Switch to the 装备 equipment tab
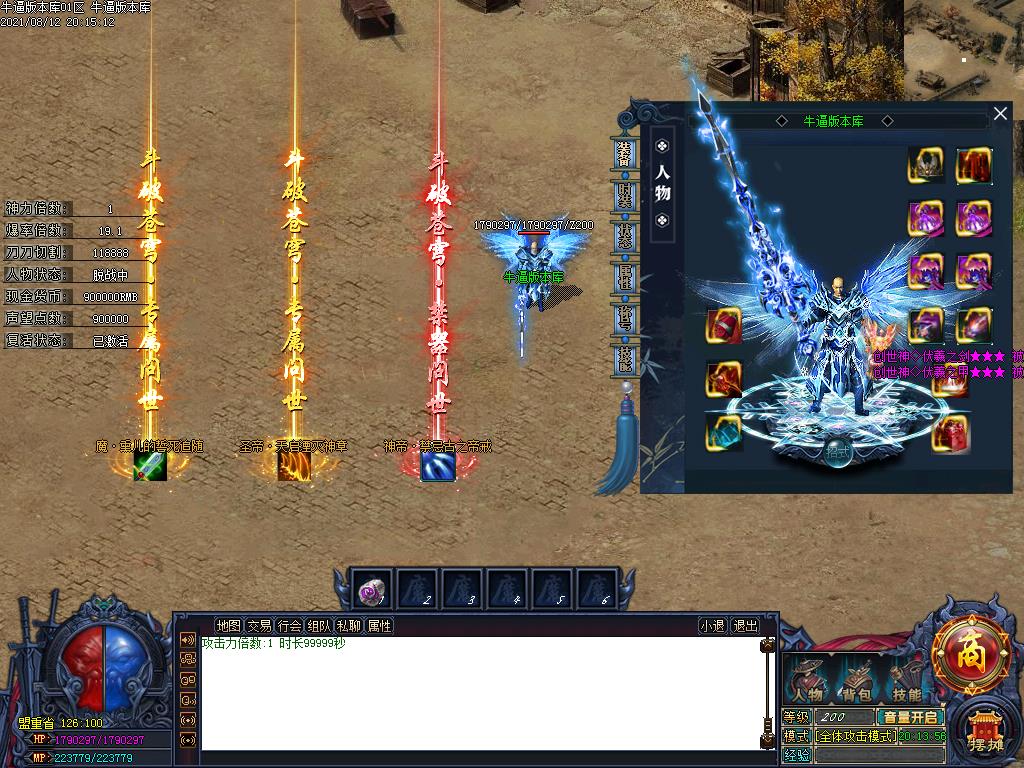The height and width of the screenshot is (768, 1024). pos(624,156)
